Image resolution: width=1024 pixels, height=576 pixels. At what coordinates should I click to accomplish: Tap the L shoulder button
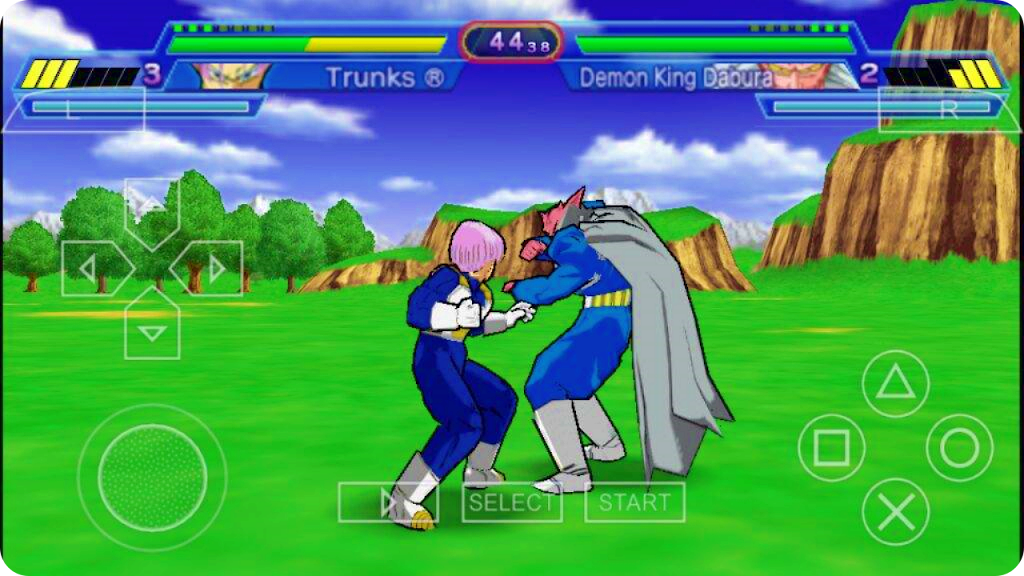click(74, 109)
